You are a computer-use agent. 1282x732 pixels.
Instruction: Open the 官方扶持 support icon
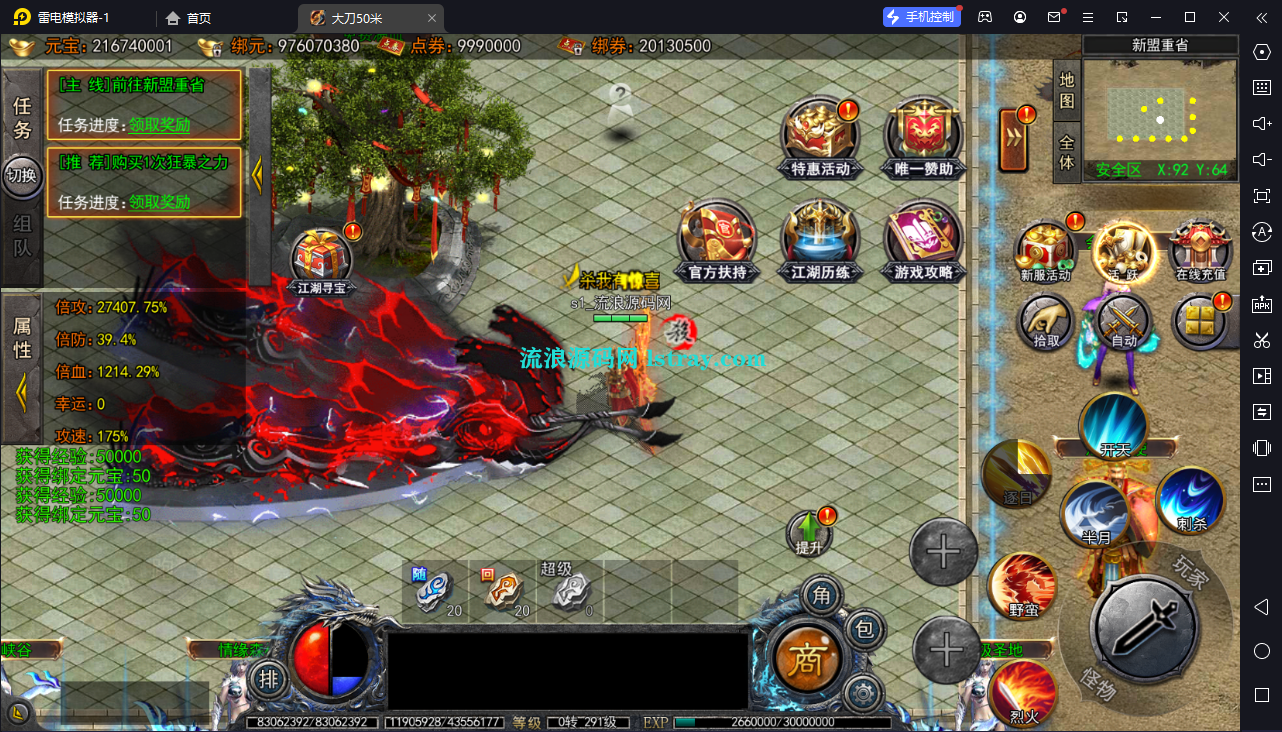(717, 240)
